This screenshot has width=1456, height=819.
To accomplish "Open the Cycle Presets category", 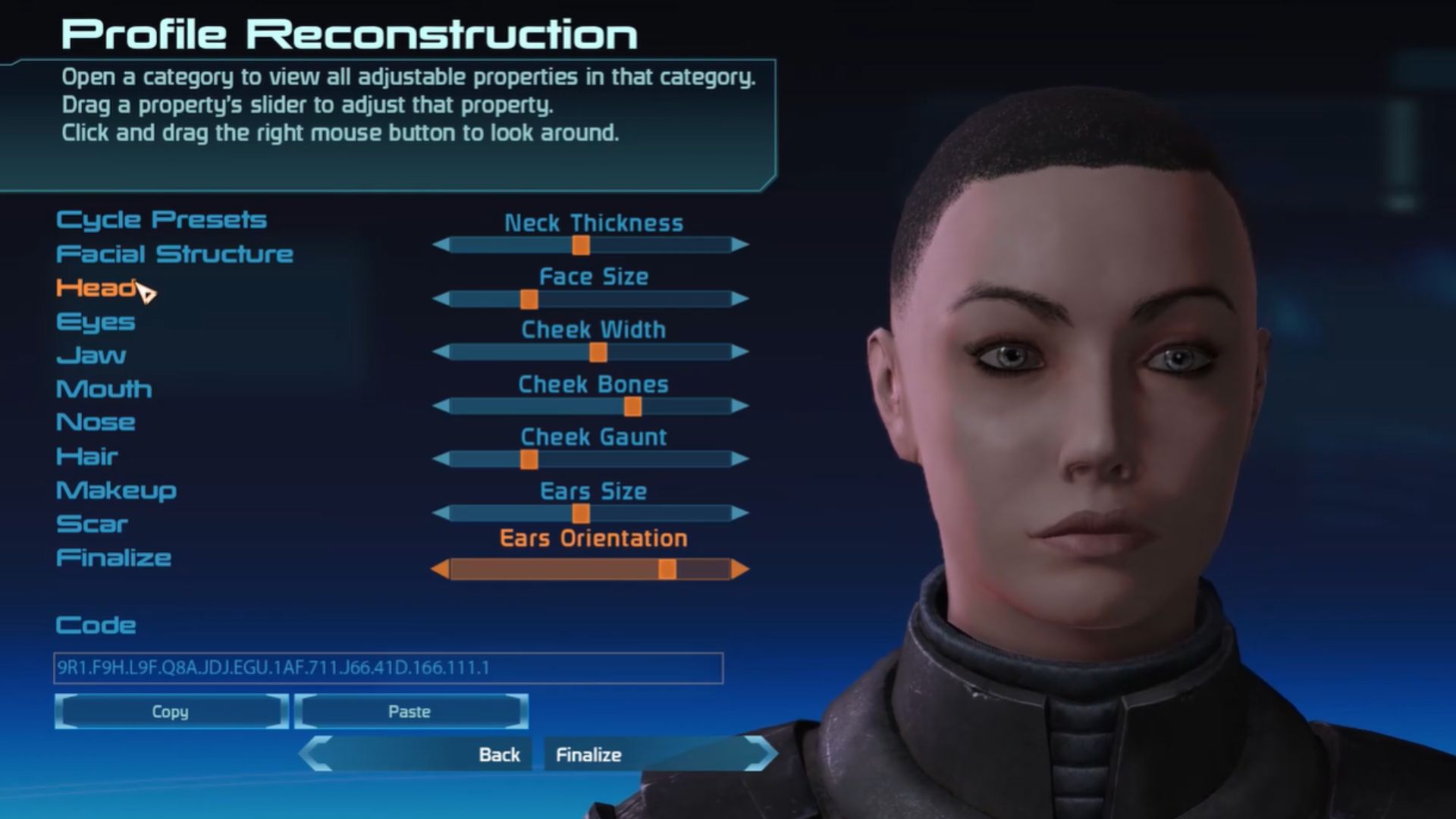I will [x=161, y=220].
